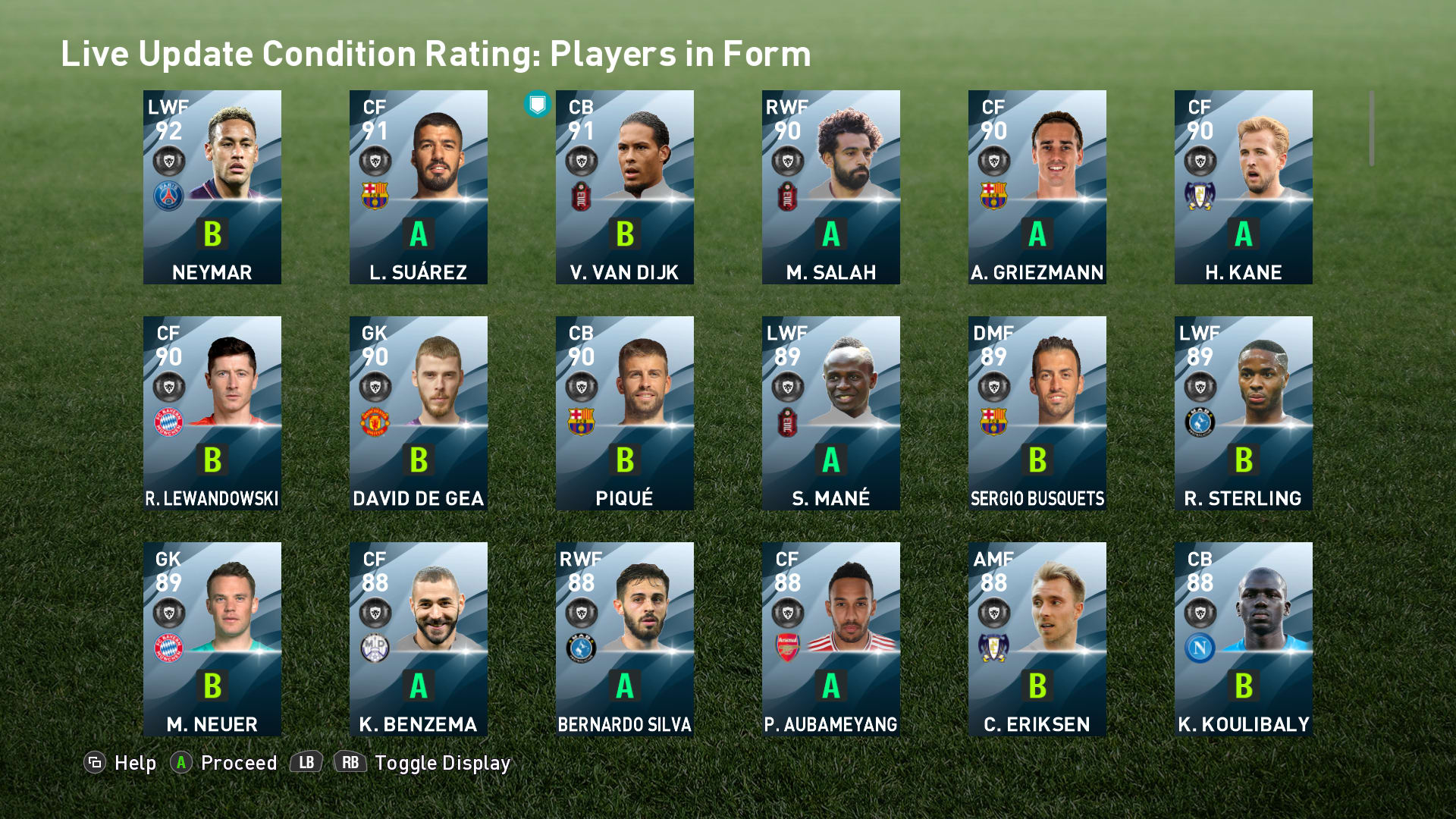Select the S. Mané card
The image size is (1456, 819).
(x=831, y=413)
